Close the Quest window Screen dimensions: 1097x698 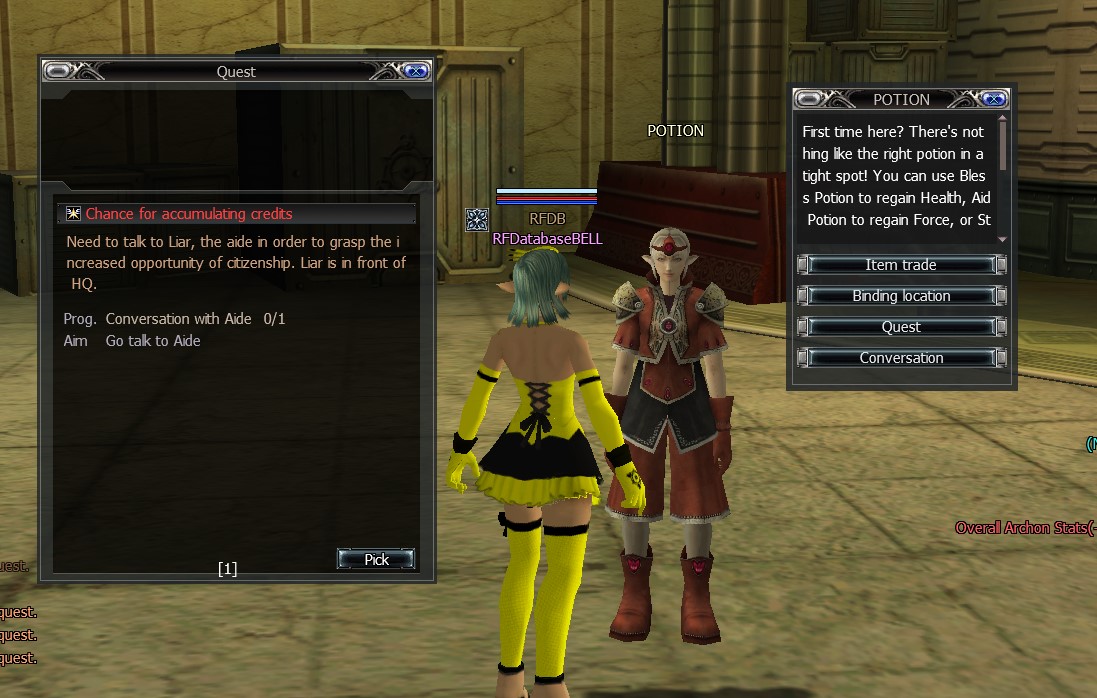pyautogui.click(x=416, y=71)
